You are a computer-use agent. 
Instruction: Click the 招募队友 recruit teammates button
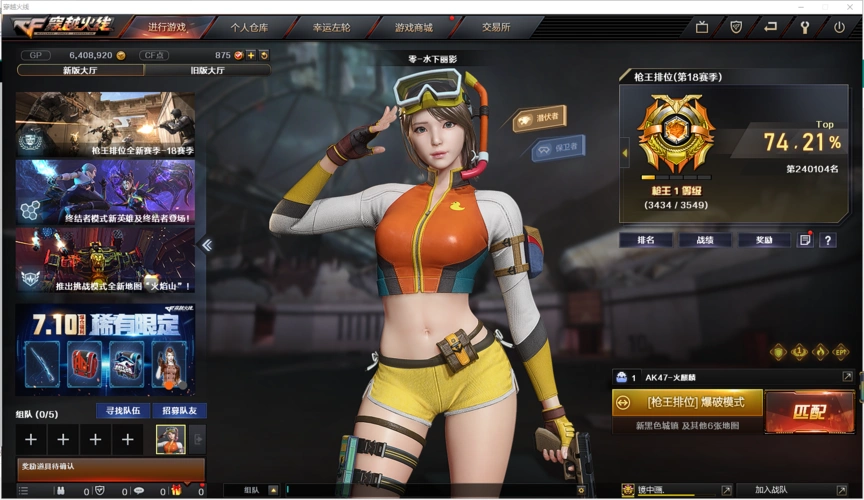179,411
